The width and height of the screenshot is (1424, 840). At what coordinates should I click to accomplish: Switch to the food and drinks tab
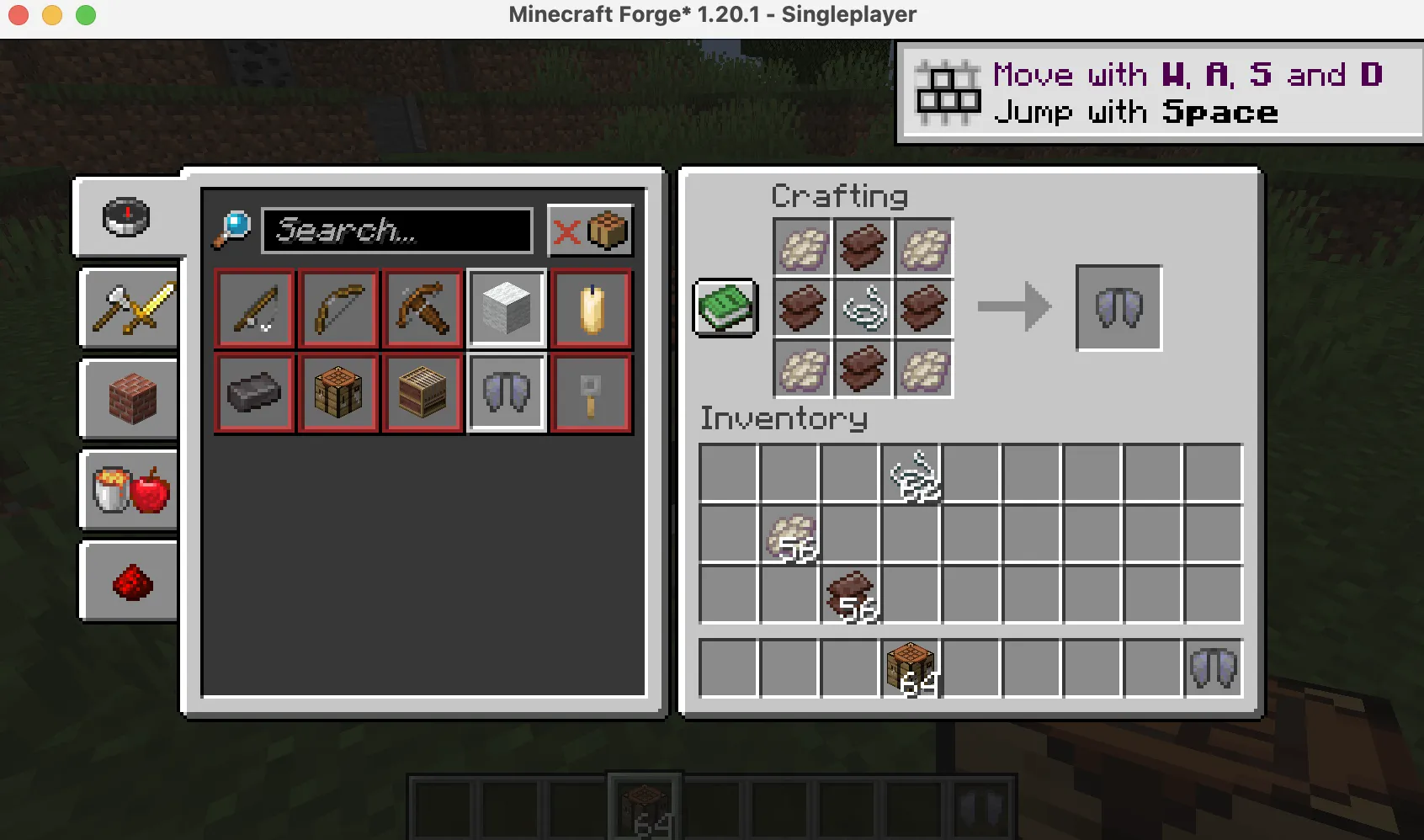(x=128, y=490)
